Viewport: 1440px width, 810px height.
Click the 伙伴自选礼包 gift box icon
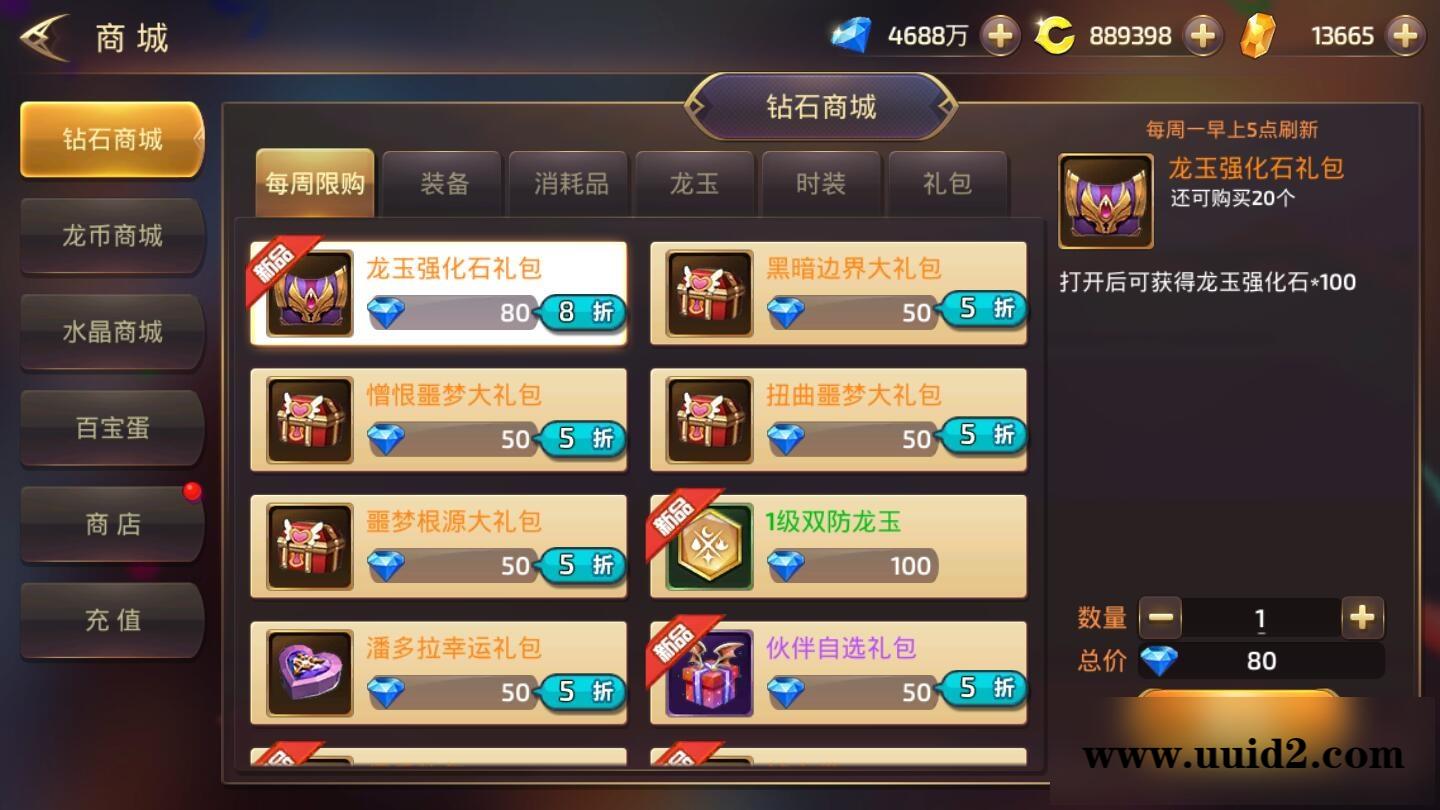pyautogui.click(x=708, y=673)
